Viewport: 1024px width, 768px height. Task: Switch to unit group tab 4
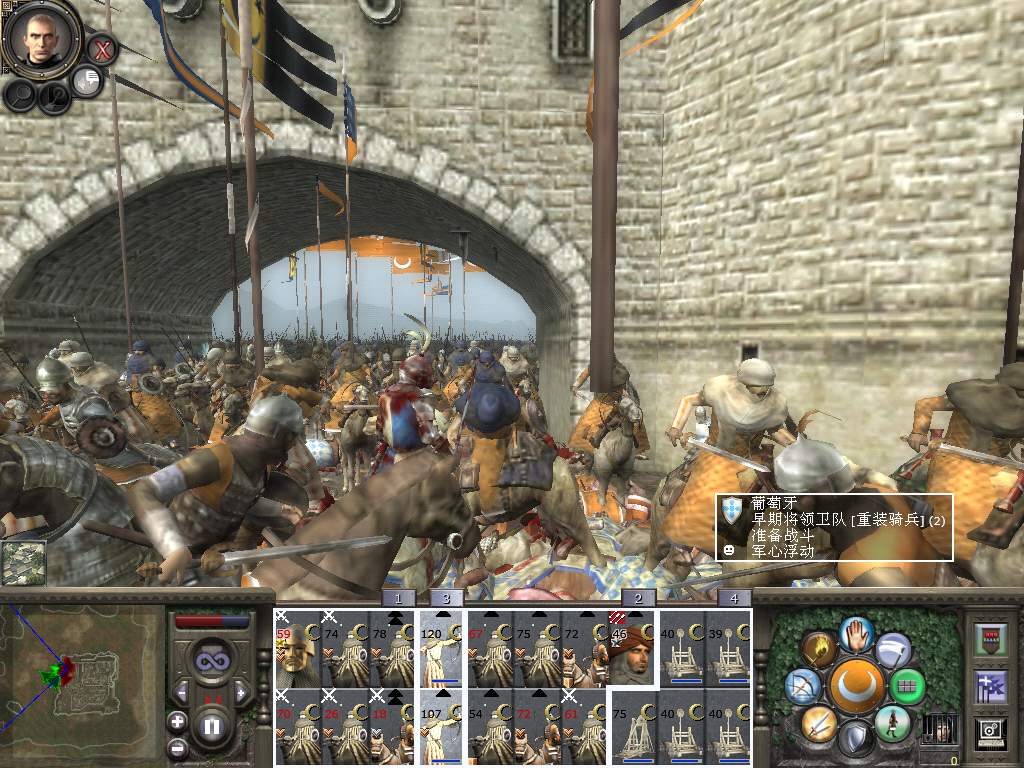point(734,598)
